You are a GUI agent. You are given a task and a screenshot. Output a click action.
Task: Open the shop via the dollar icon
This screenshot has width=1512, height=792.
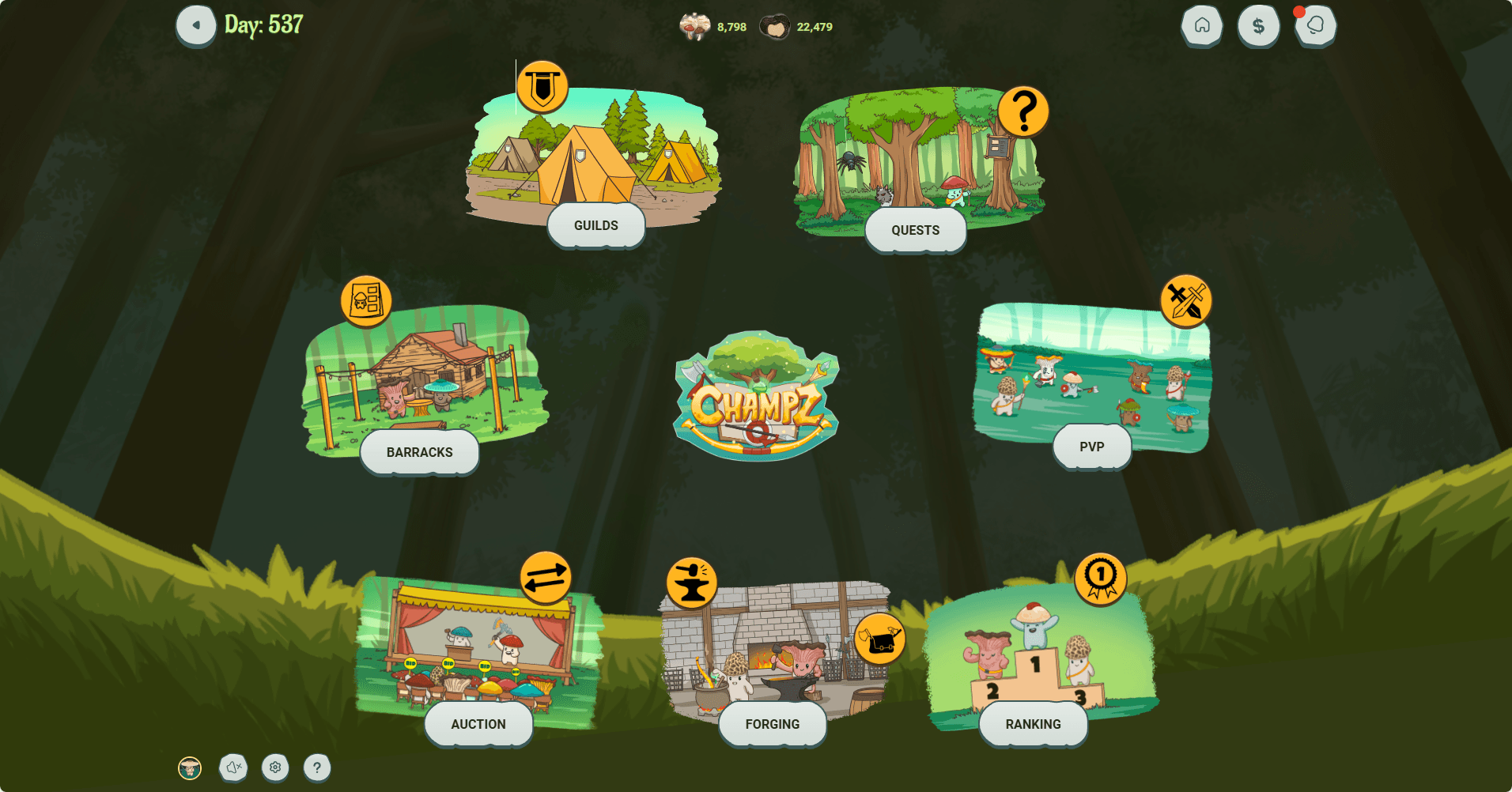[1258, 25]
